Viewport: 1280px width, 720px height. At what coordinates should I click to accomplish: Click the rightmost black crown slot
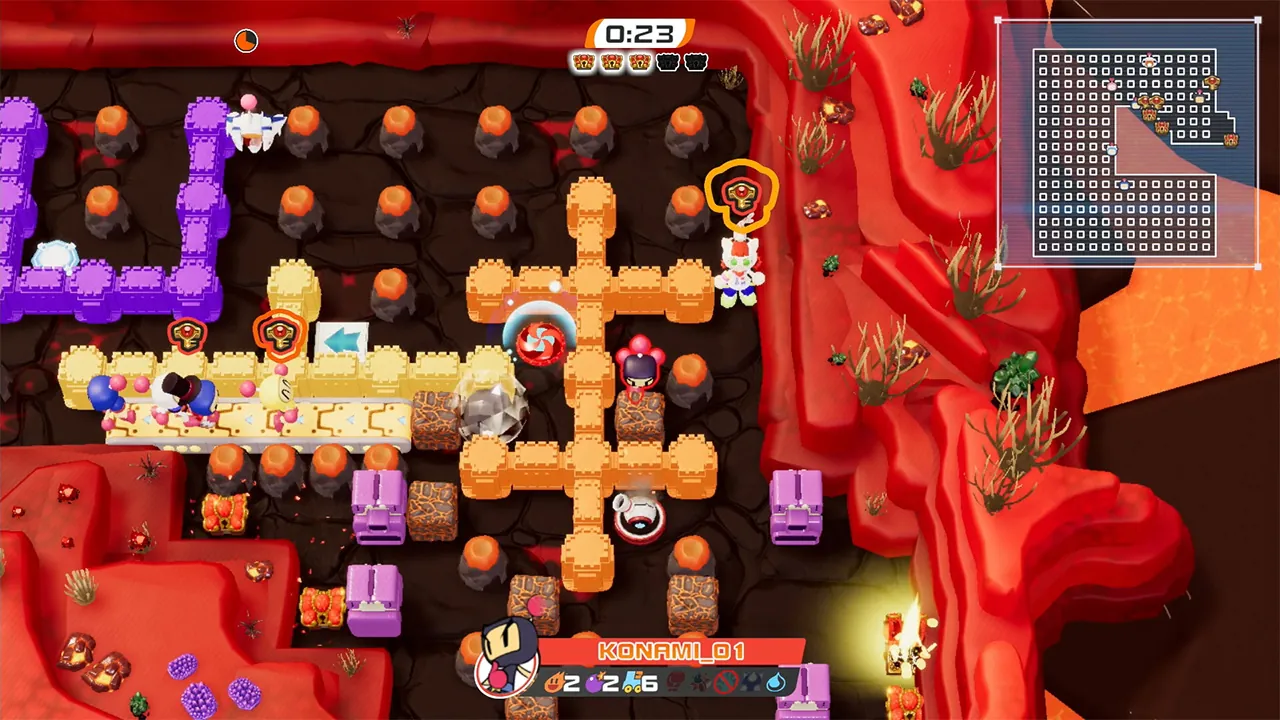pos(695,62)
